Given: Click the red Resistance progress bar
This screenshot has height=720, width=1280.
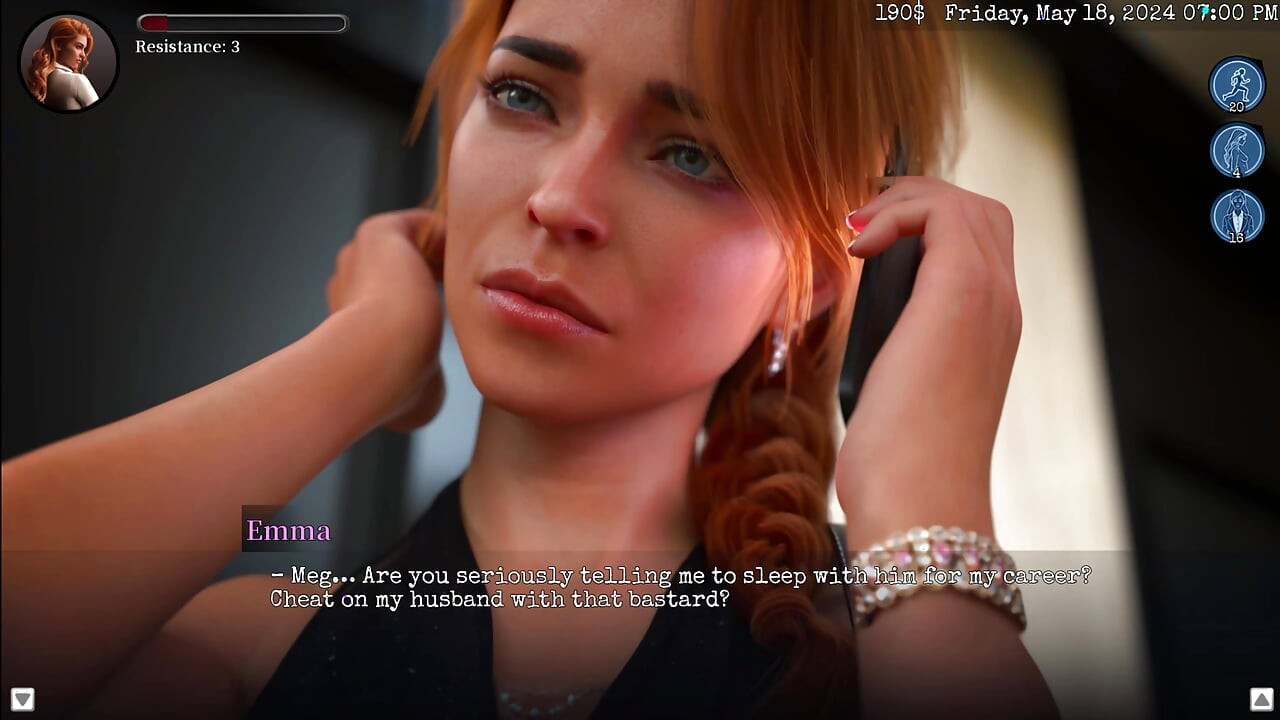Looking at the screenshot, I should [242, 22].
